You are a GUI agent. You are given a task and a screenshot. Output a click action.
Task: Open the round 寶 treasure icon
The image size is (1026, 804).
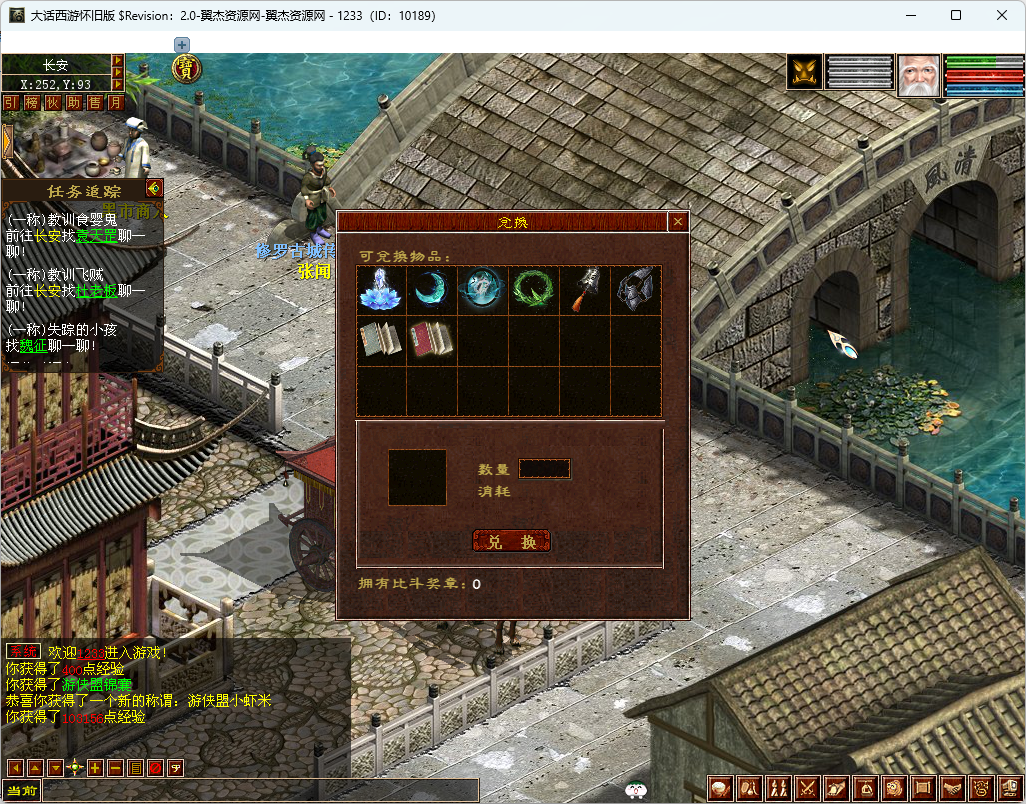pyautogui.click(x=185, y=68)
